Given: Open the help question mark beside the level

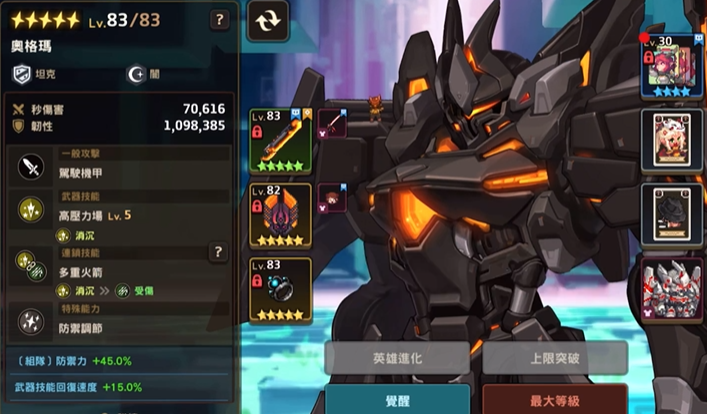Looking at the screenshot, I should (x=220, y=20).
